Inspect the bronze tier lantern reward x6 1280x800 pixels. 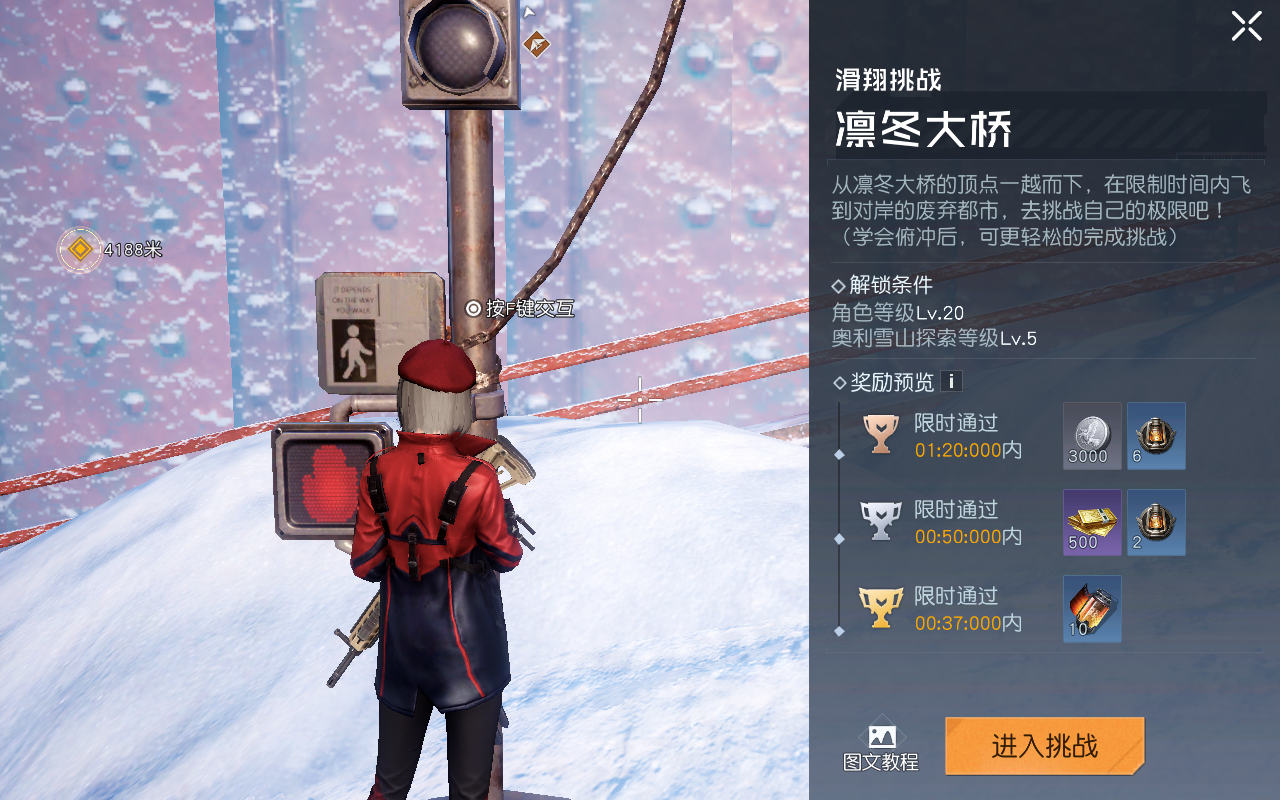point(1156,436)
